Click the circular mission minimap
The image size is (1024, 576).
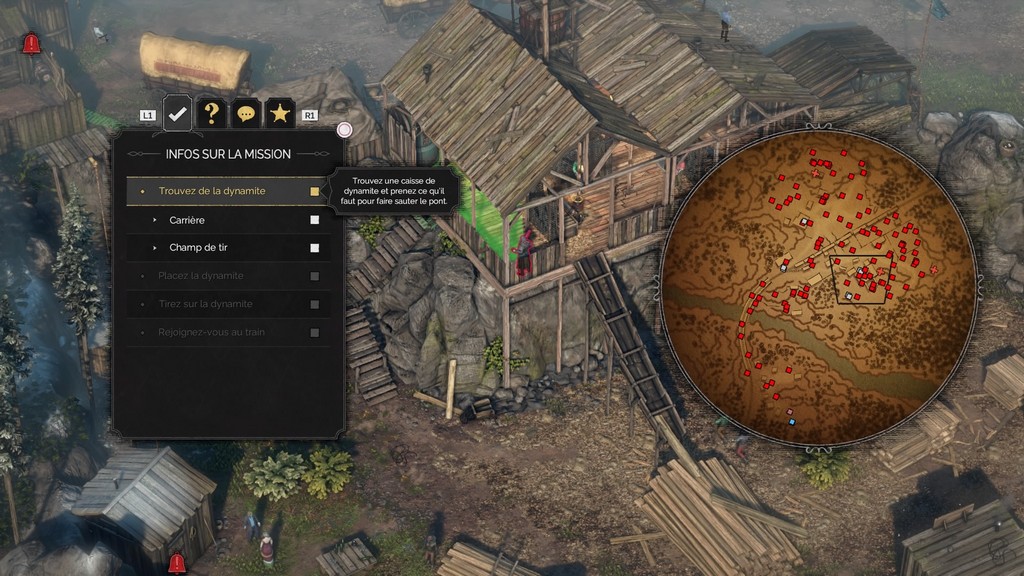click(x=818, y=288)
